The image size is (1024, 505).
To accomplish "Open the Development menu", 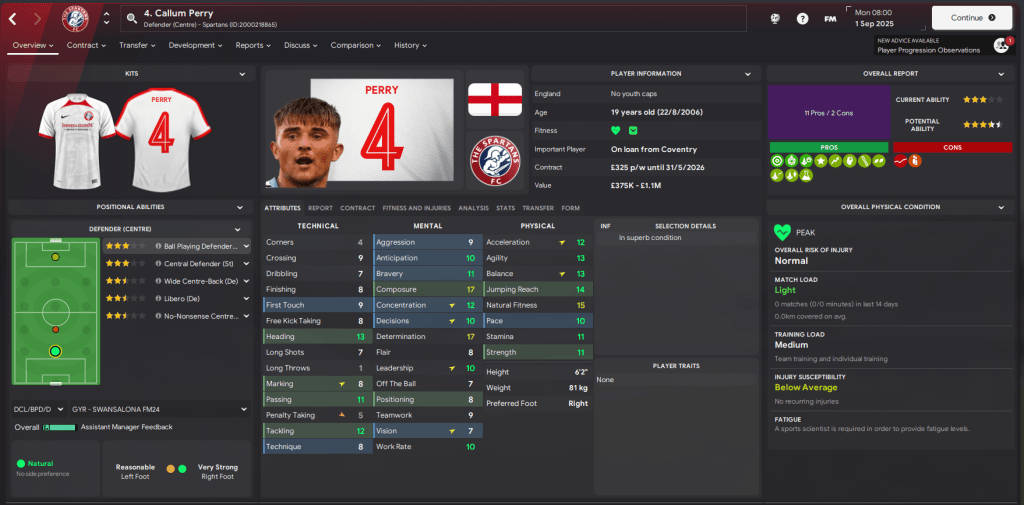I will [195, 45].
